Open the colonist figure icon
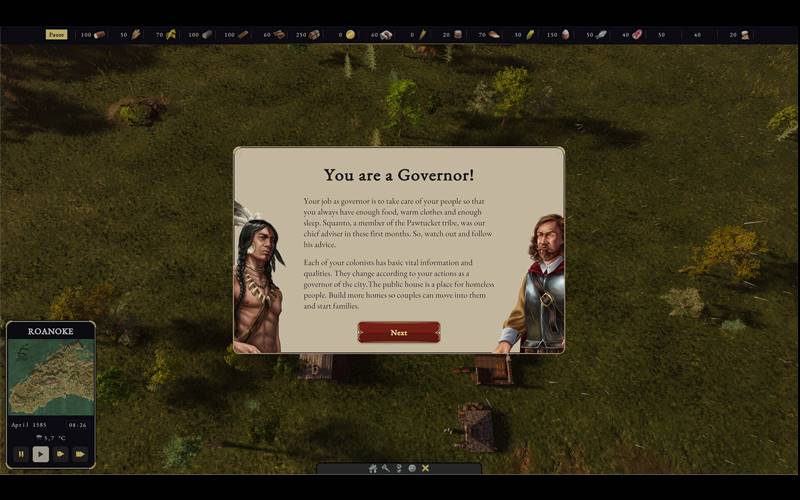800x500 pixels. [x=399, y=468]
